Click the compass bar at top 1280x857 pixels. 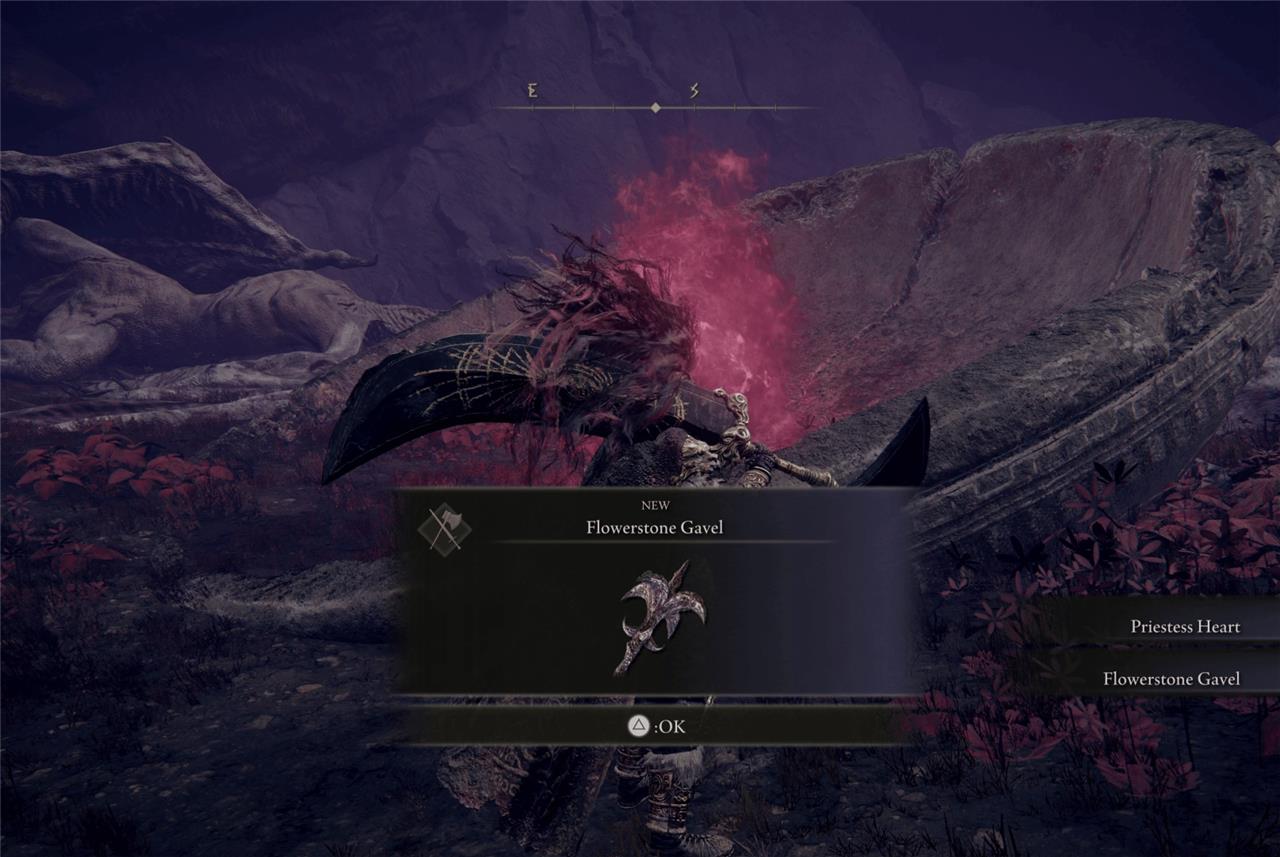point(655,106)
